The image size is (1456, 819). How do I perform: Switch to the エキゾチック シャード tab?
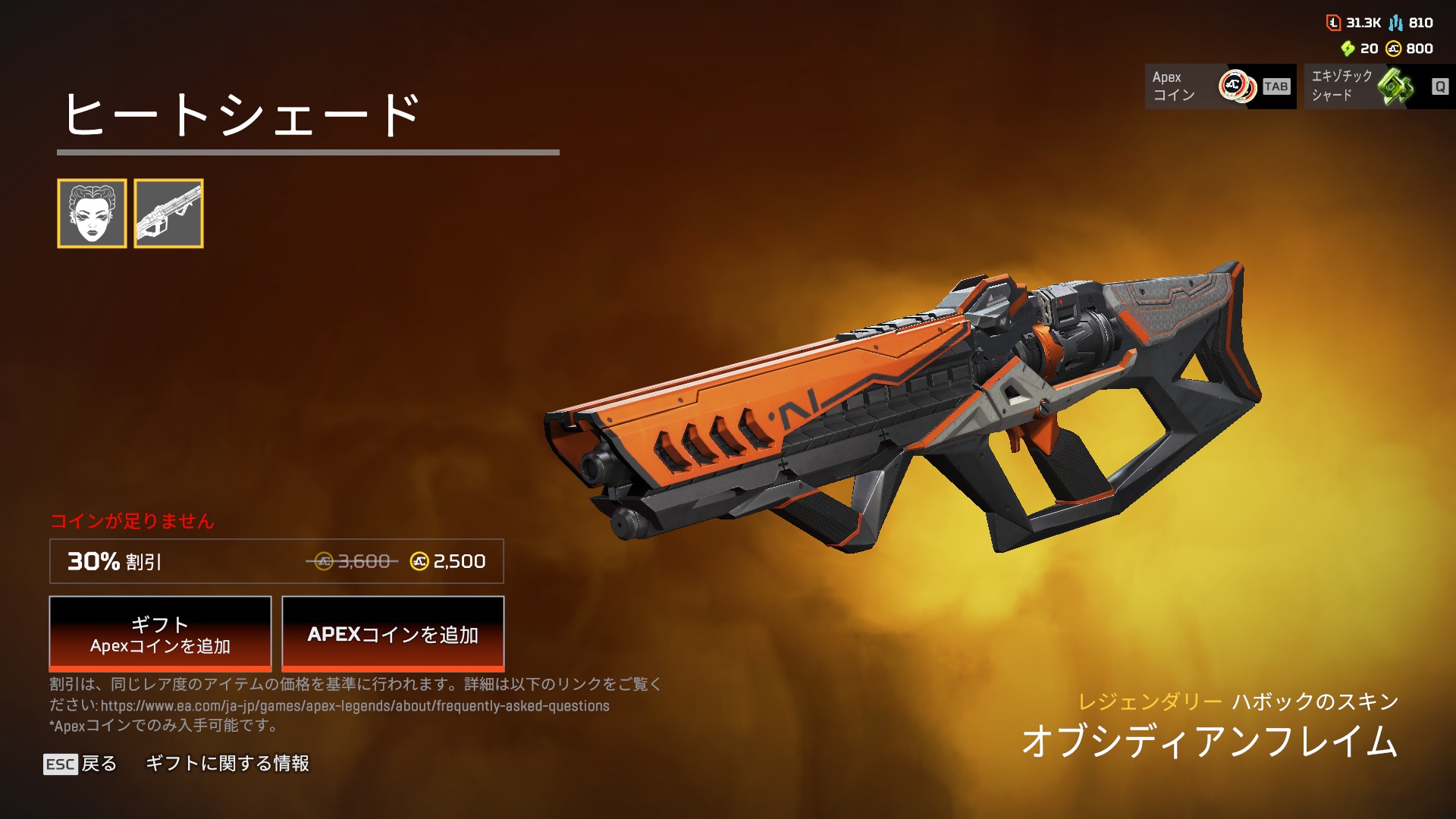(x=1379, y=86)
